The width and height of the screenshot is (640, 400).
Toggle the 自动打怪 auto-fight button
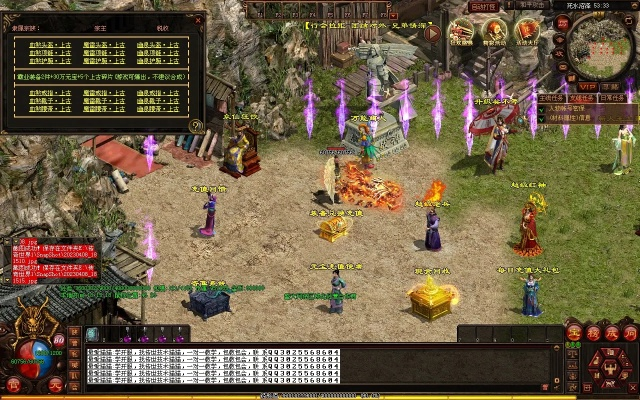click(x=485, y=5)
